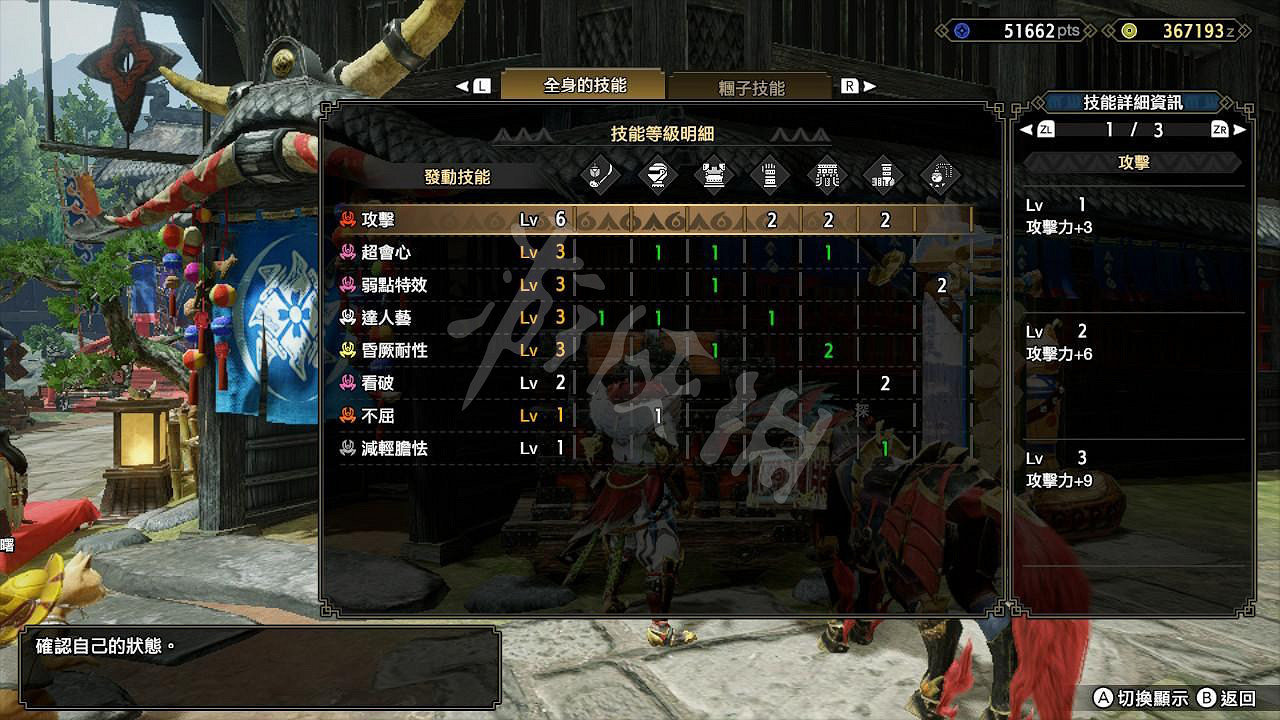The height and width of the screenshot is (720, 1280).
Task: Select the waist armor equipment icon
Action: pyautogui.click(x=826, y=175)
